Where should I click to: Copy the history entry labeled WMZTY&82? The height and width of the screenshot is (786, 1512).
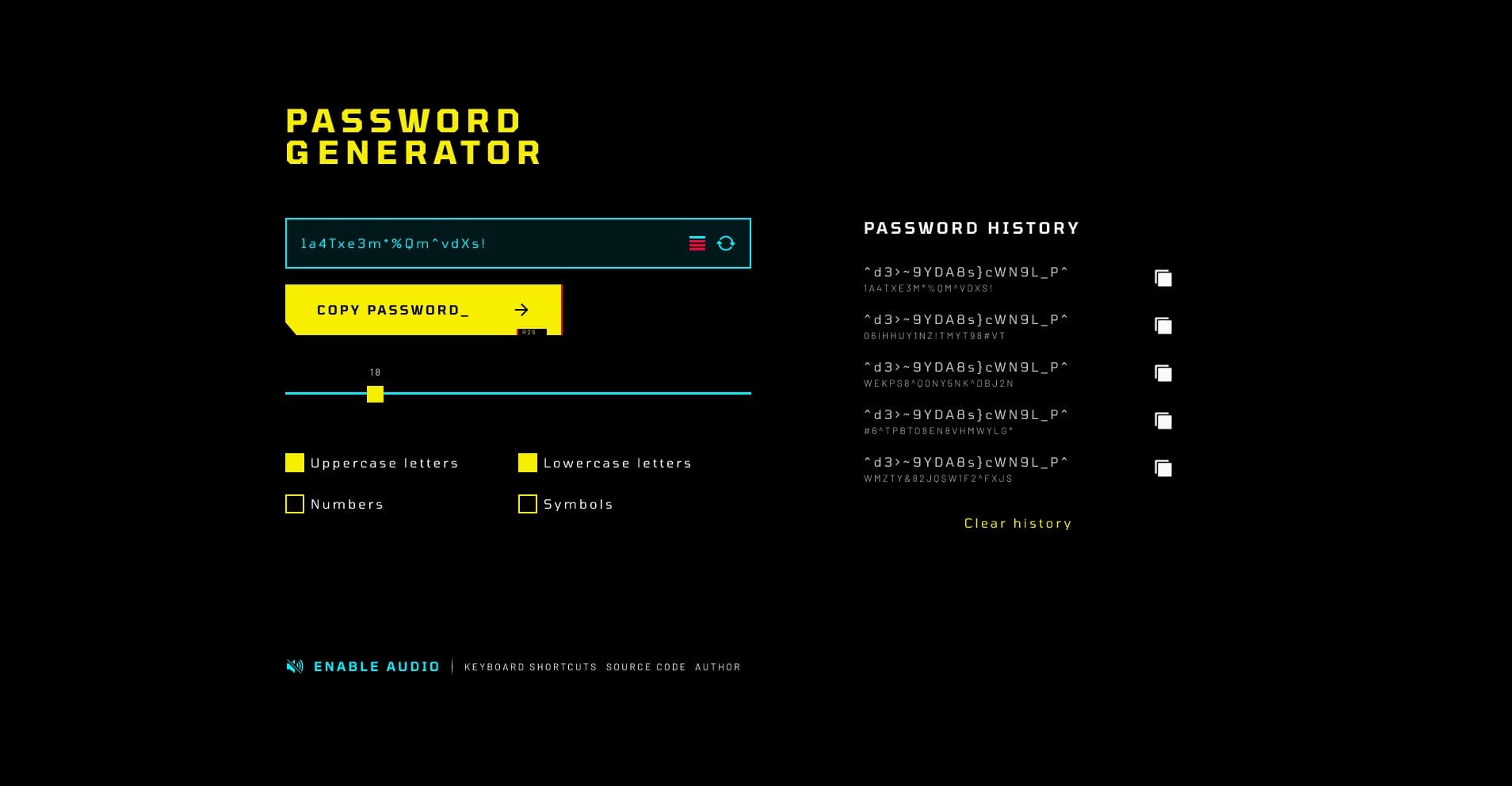1163,468
